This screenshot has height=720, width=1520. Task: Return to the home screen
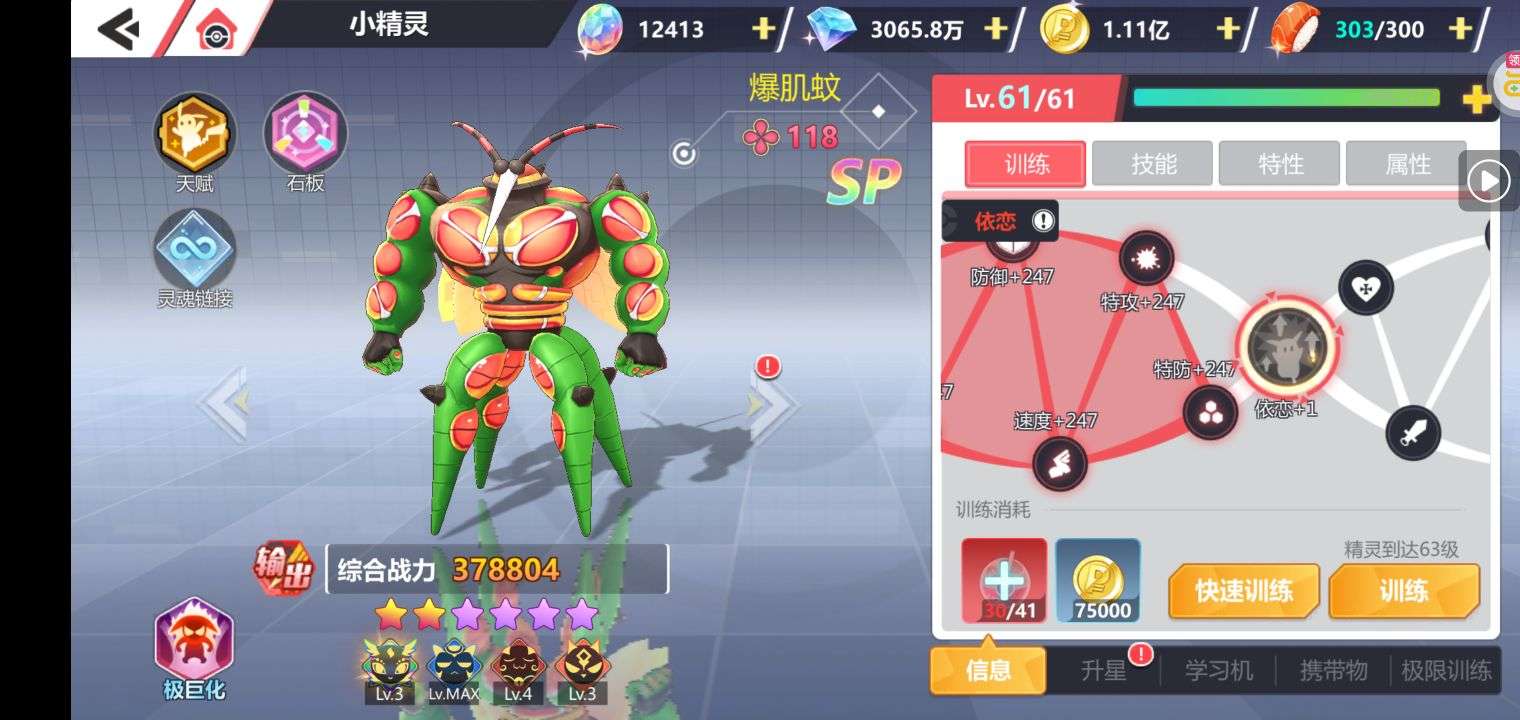(x=214, y=31)
